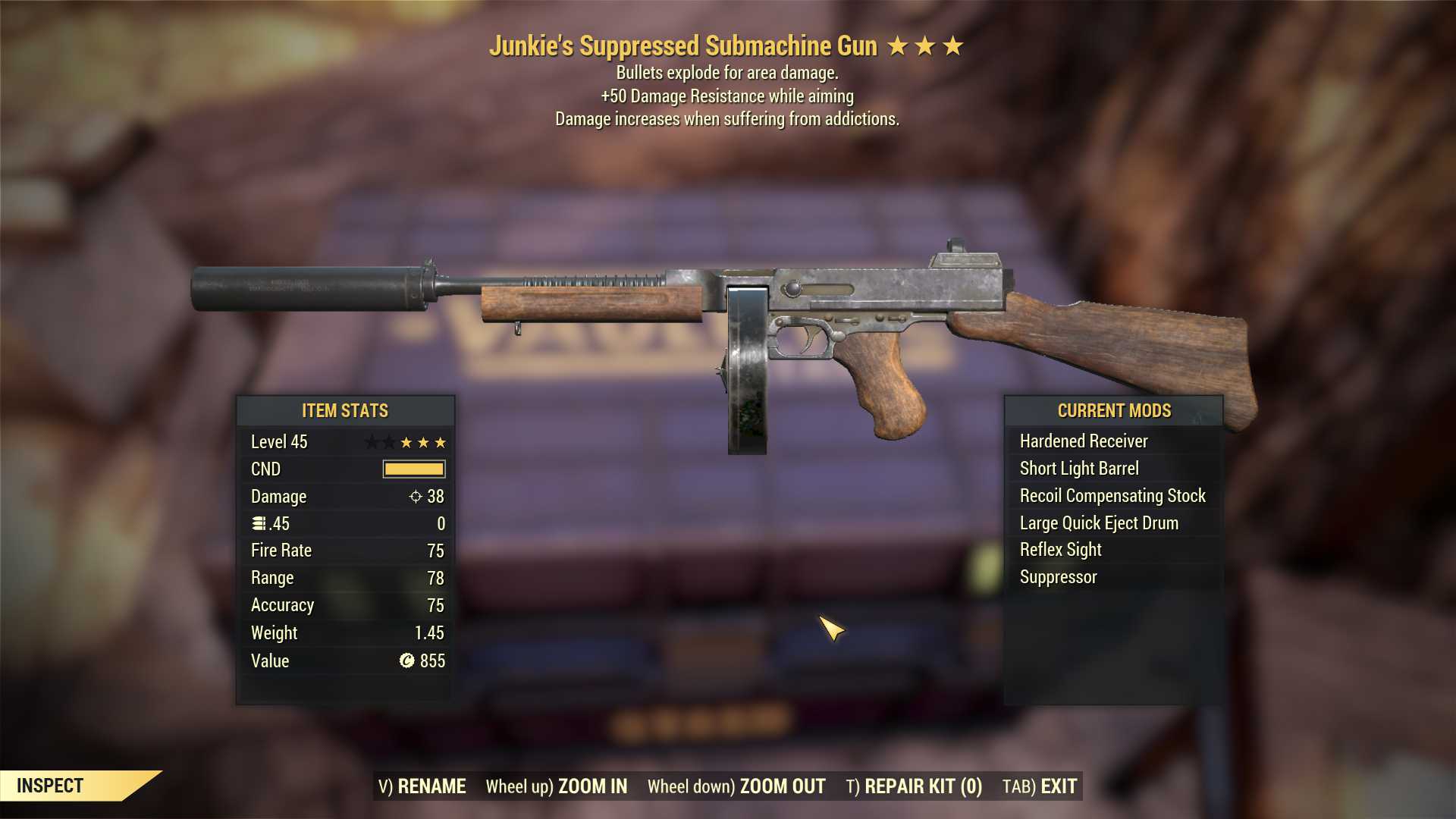1456x819 pixels.
Task: Open the ZOOM OUT option in the bottom bar
Action: click(782, 786)
